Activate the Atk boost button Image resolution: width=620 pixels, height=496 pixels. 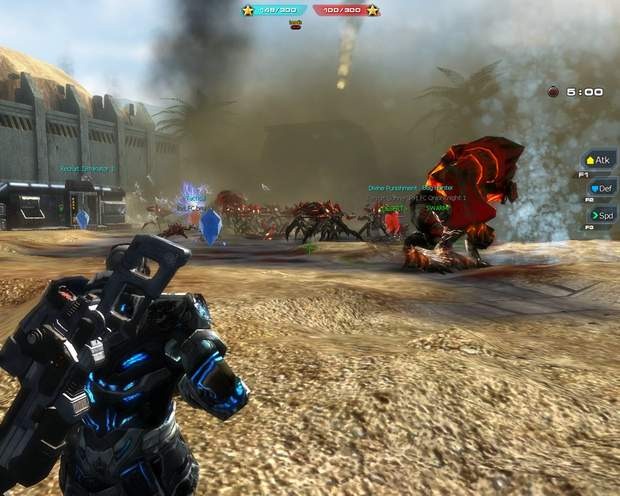tap(600, 160)
